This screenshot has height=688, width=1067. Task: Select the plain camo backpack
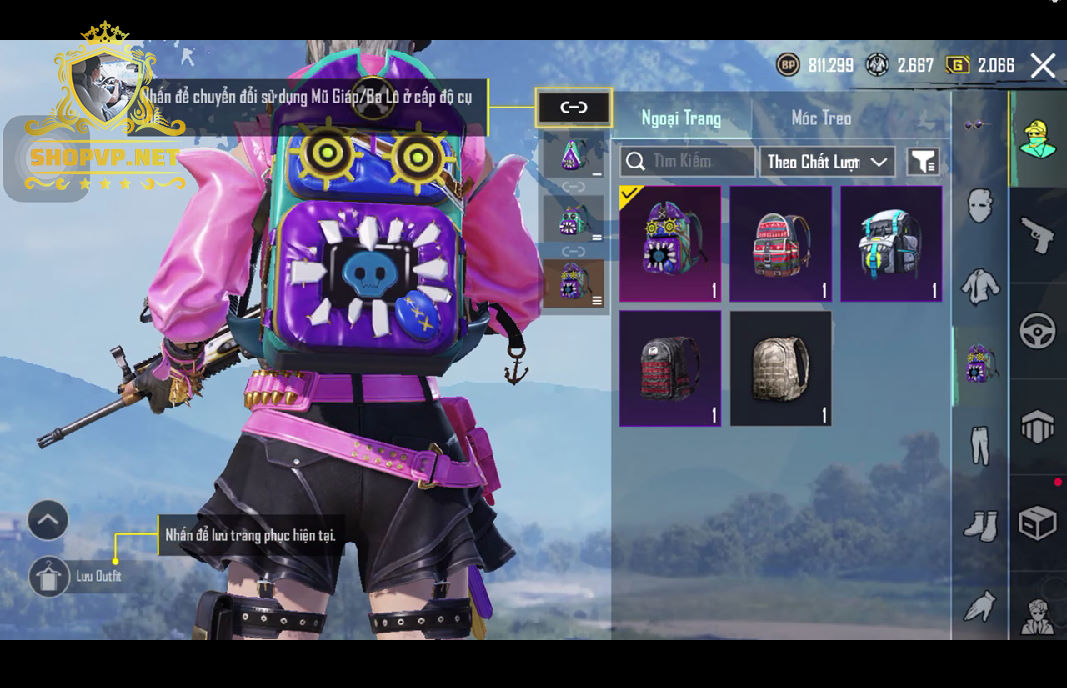(780, 367)
